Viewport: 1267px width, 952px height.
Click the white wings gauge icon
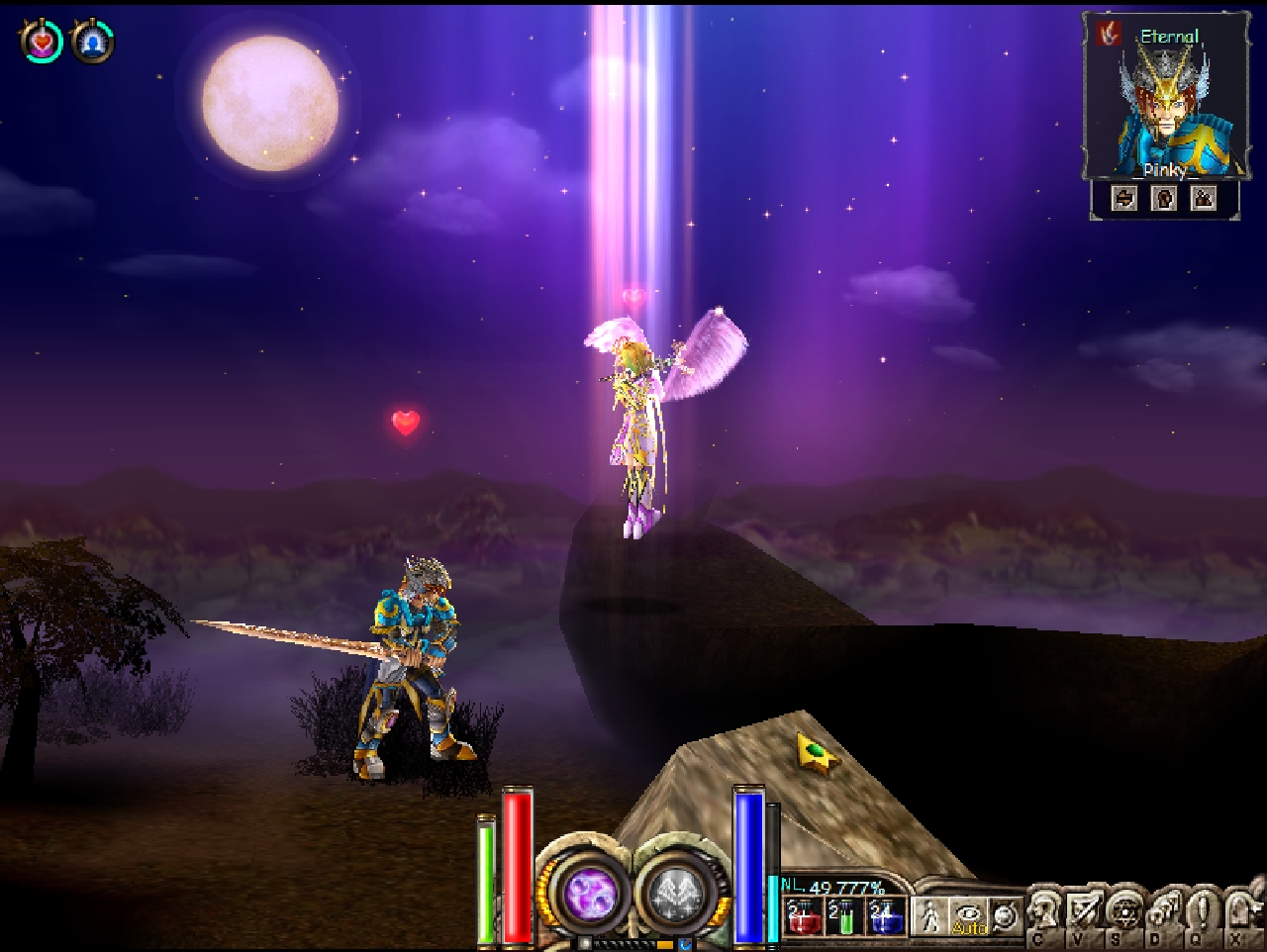click(x=680, y=891)
